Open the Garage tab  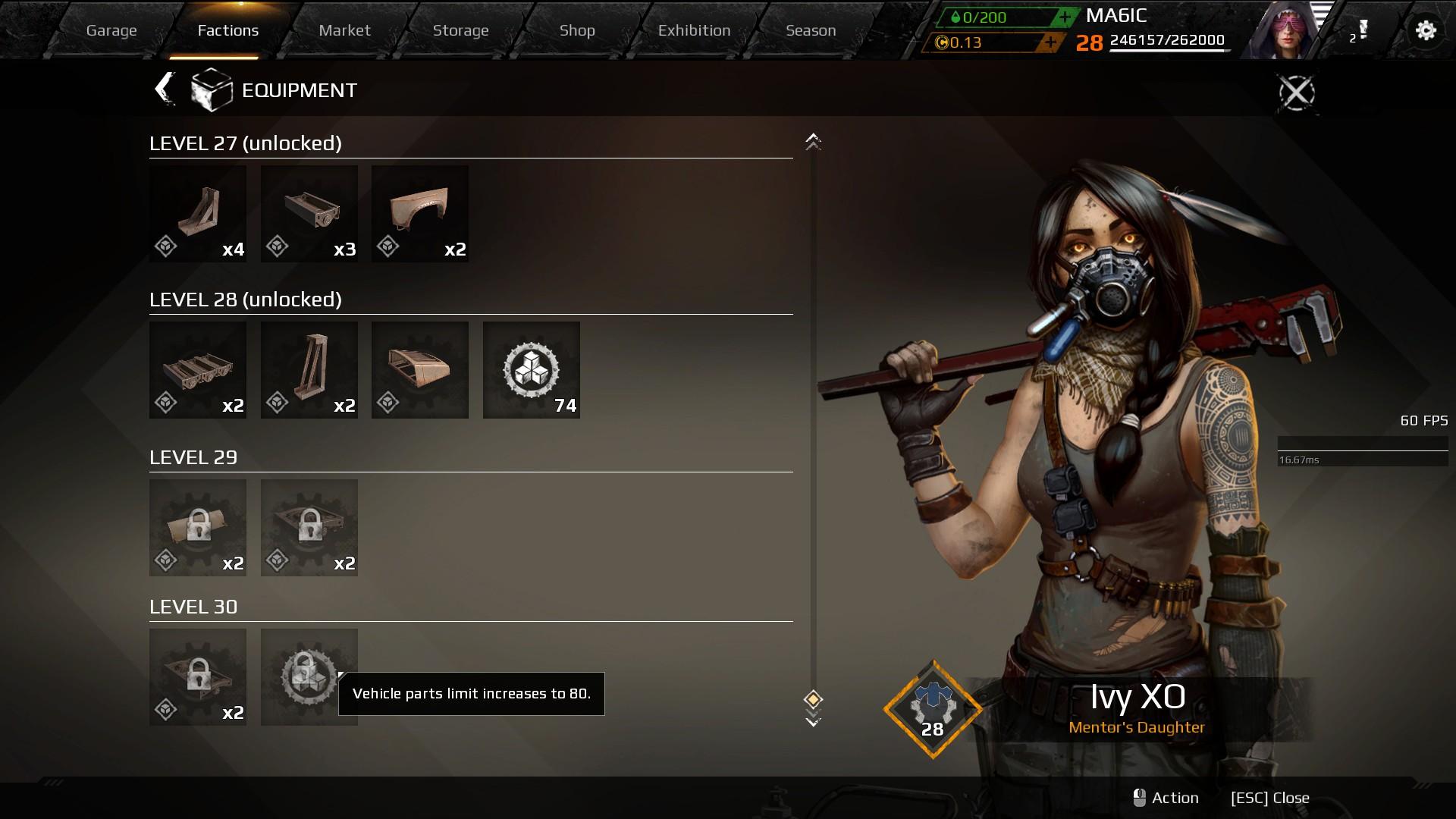pyautogui.click(x=111, y=30)
